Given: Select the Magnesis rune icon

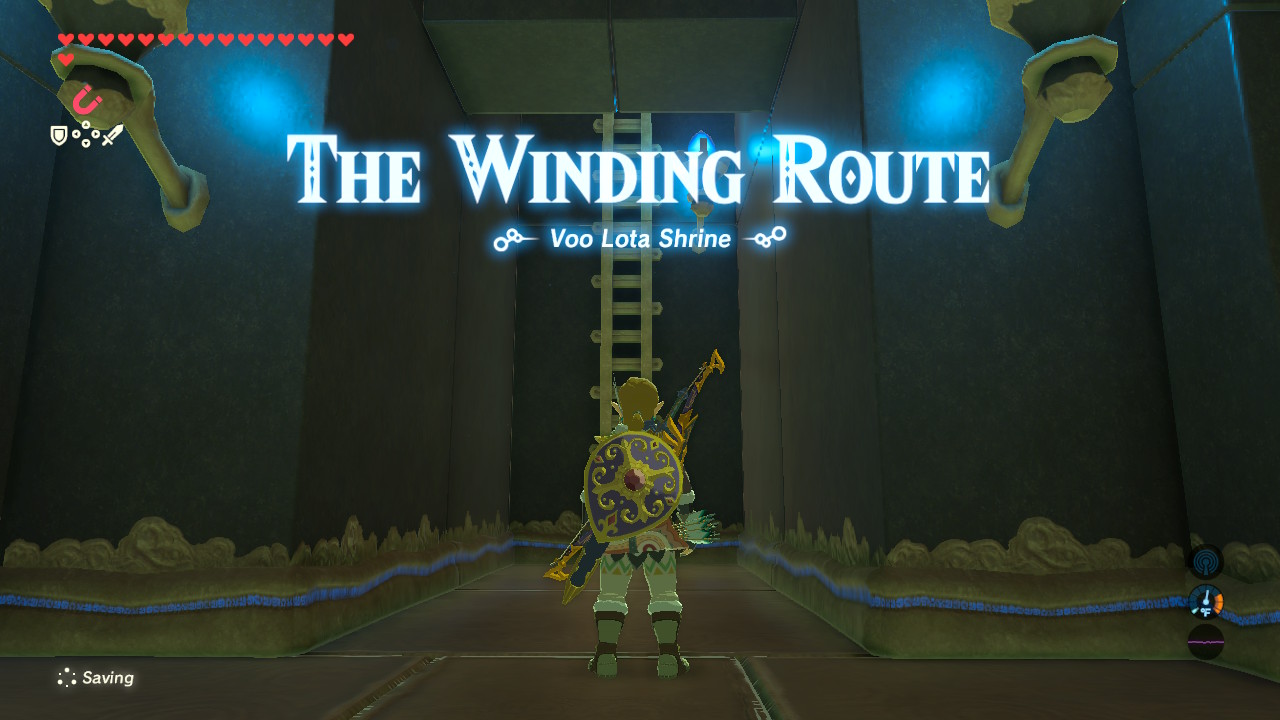Looking at the screenshot, I should pos(83,101).
